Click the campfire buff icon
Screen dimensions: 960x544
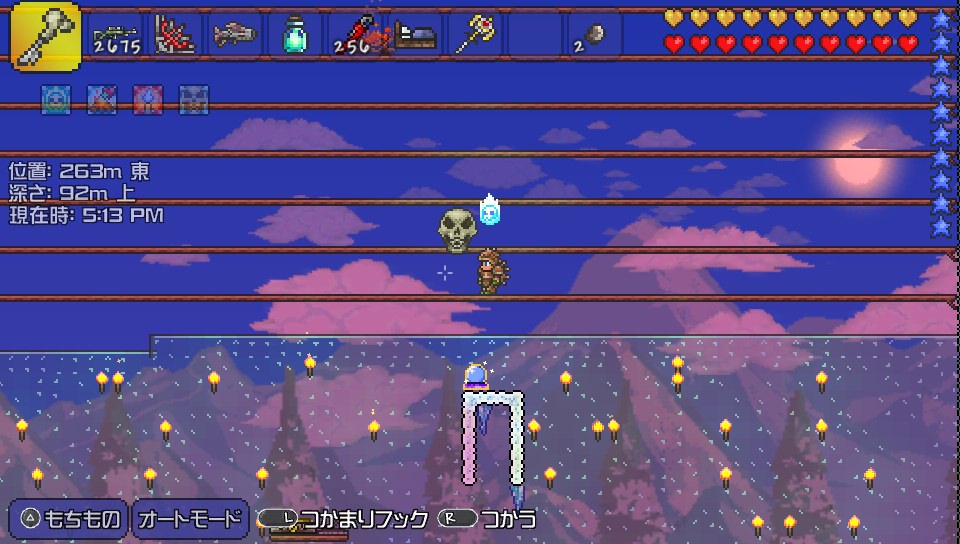coord(101,98)
